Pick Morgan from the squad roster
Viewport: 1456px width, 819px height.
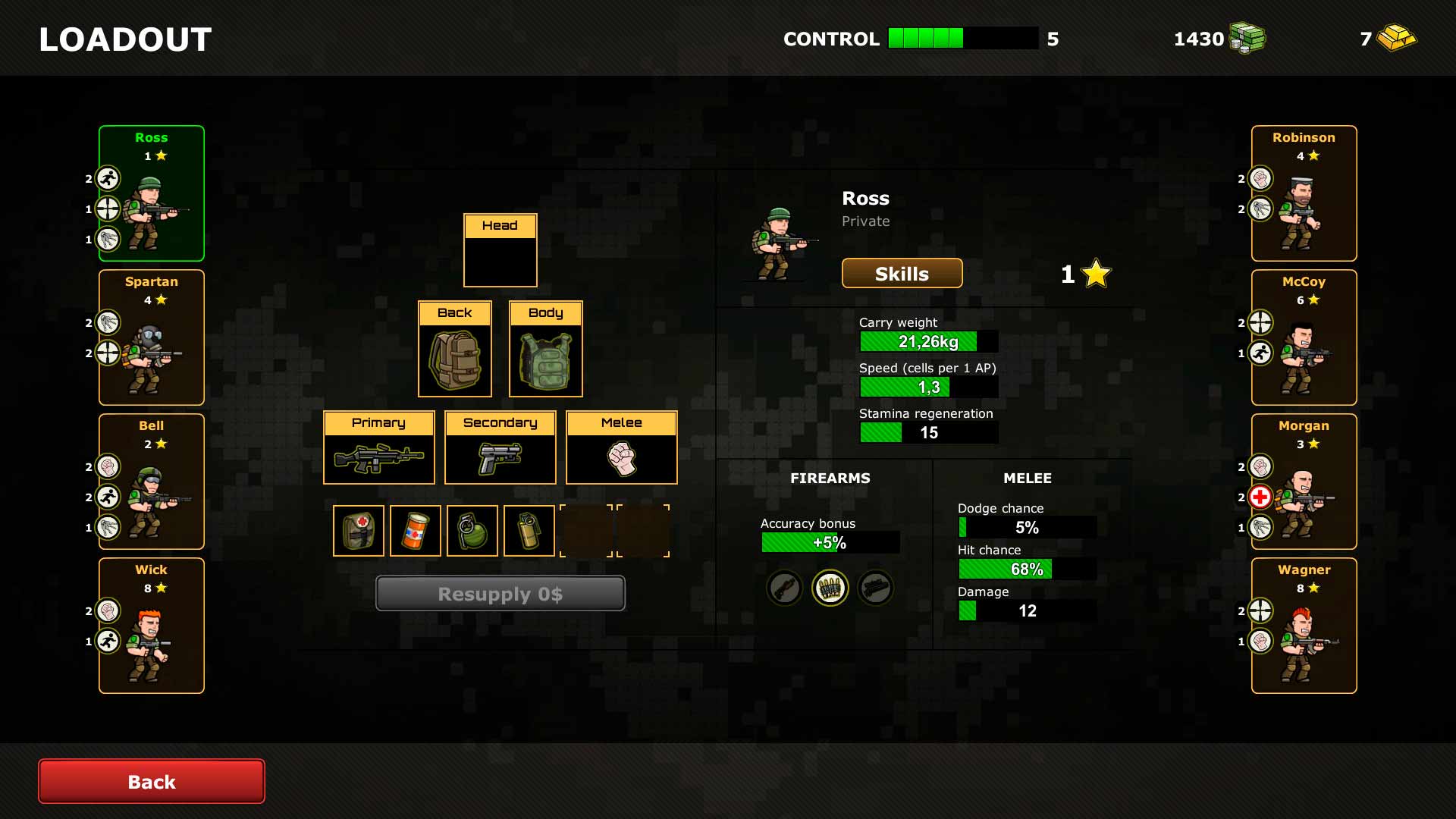coord(1304,482)
